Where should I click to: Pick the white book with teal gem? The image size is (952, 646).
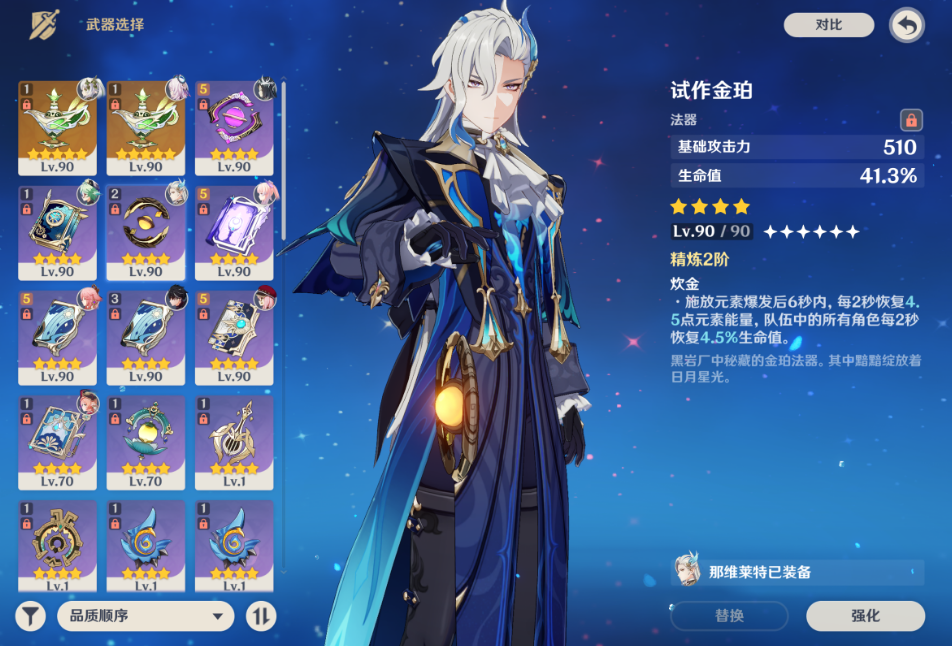pos(234,335)
